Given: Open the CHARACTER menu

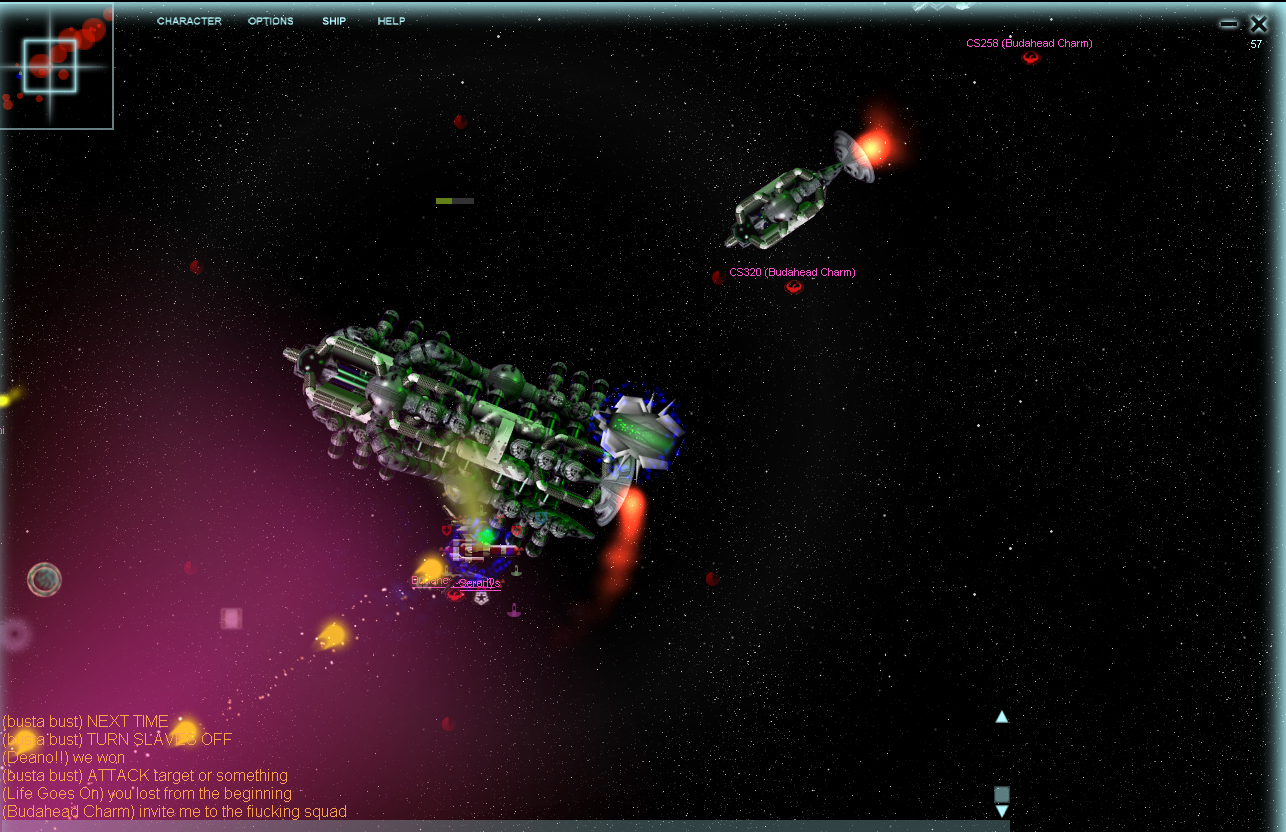Looking at the screenshot, I should [189, 21].
